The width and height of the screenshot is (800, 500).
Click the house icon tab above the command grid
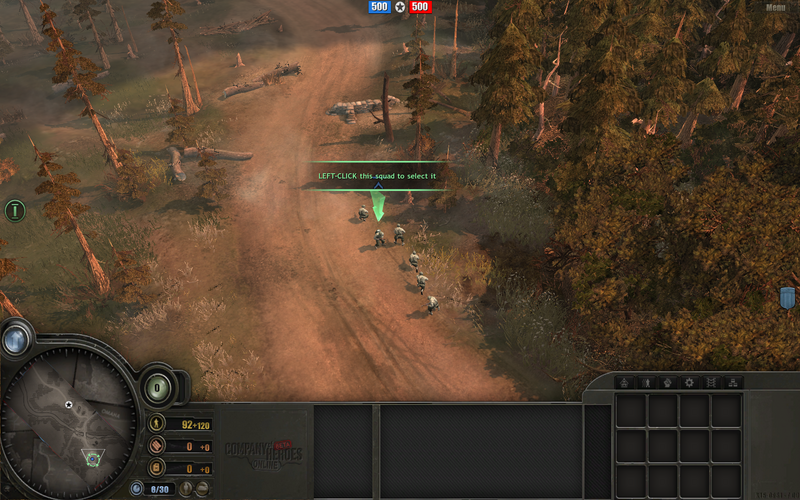[x=621, y=382]
